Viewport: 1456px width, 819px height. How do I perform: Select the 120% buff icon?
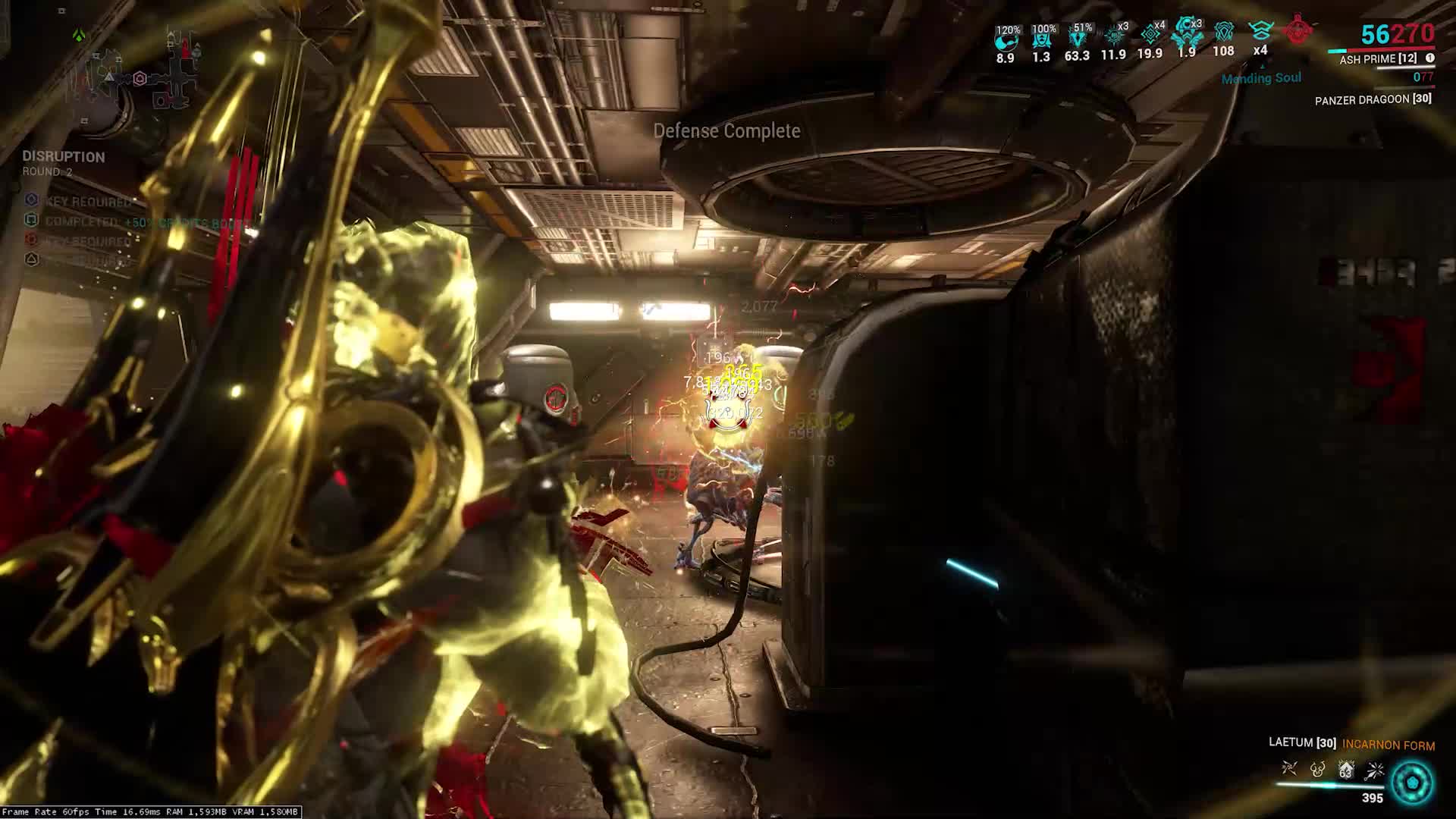1006,39
